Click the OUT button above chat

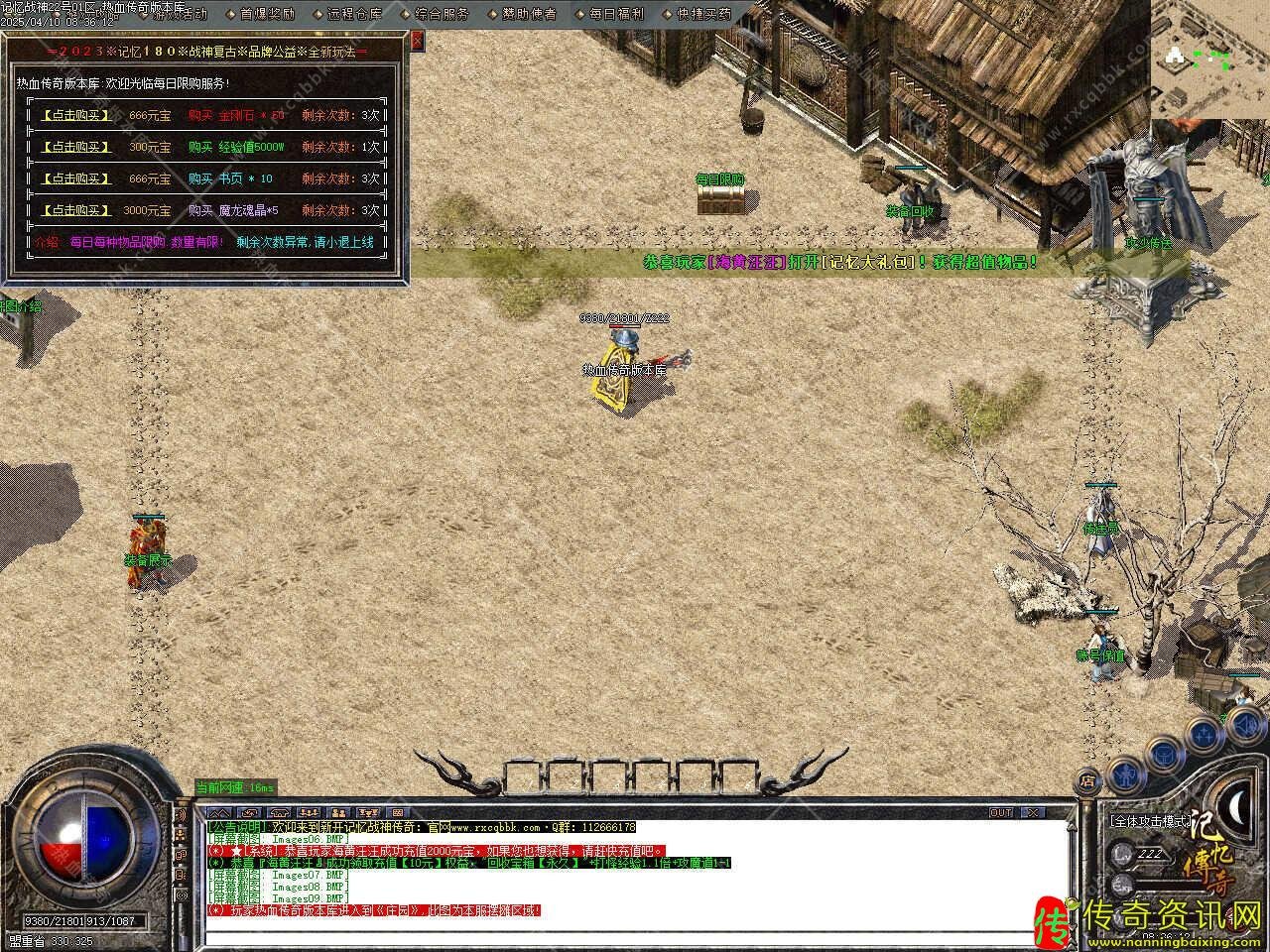click(1001, 812)
